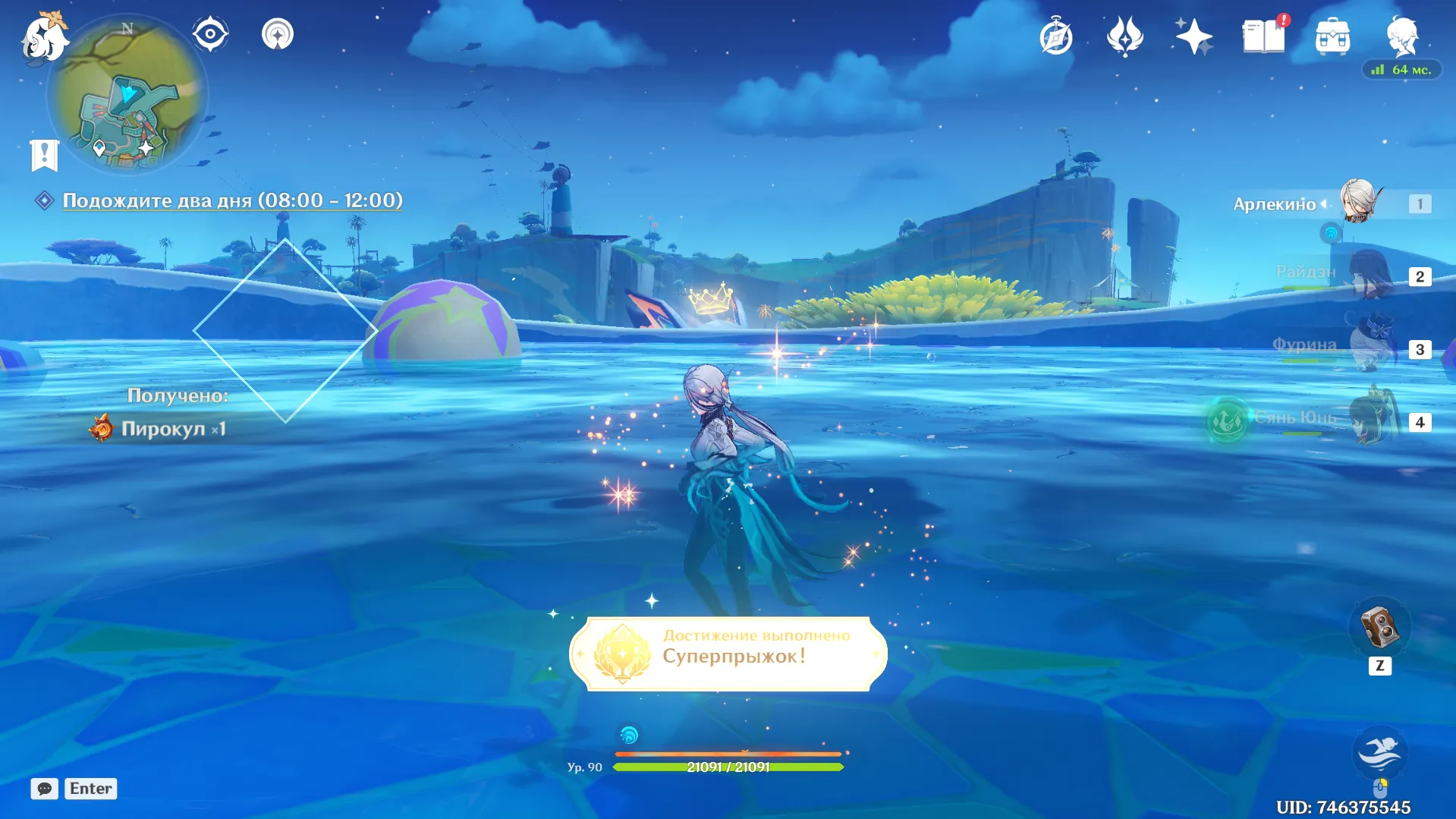
Task: Open the Суперпрыжок achievement notification
Action: tap(728, 654)
